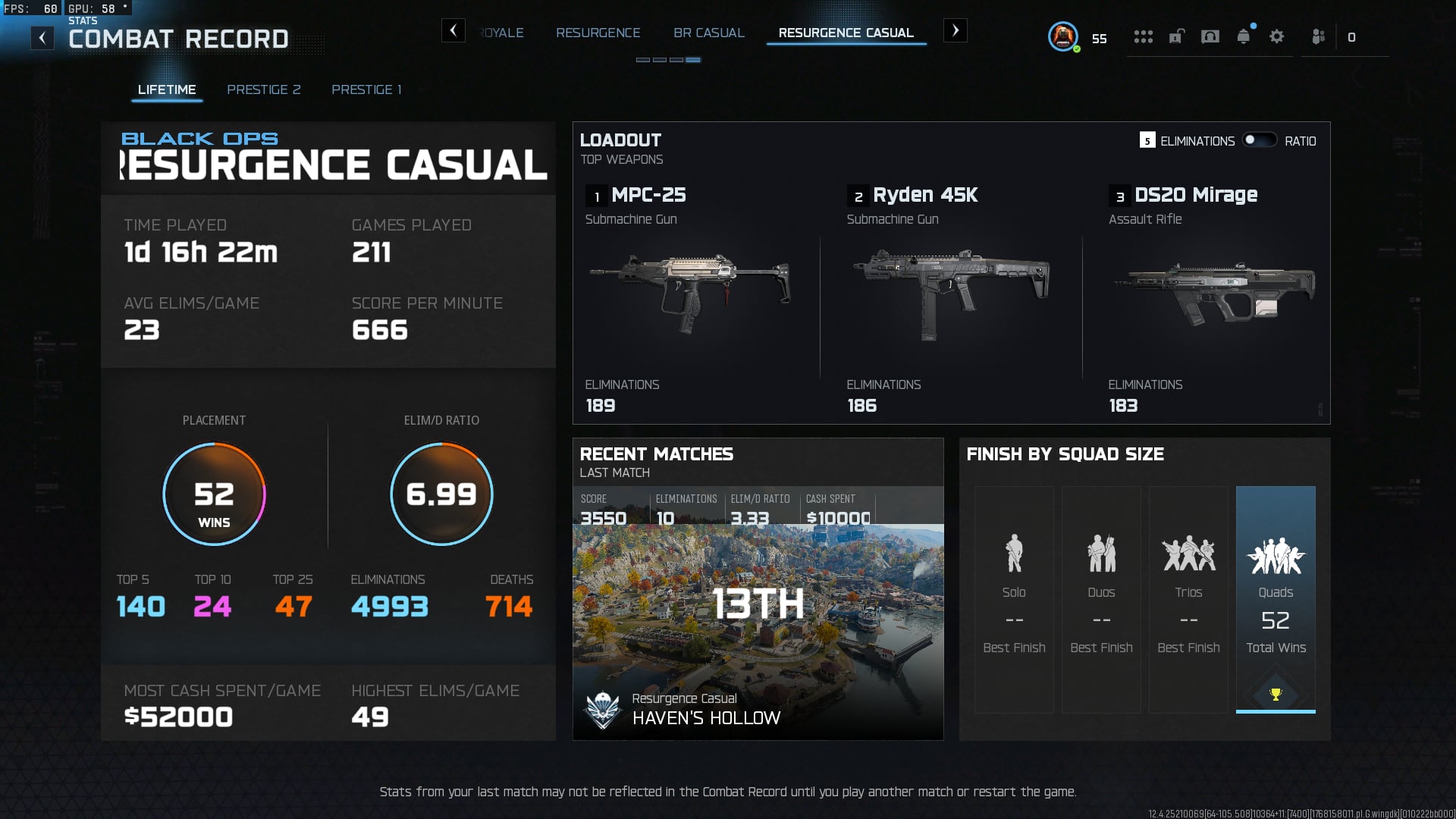
Task: Click the next mode arrow
Action: (x=955, y=30)
